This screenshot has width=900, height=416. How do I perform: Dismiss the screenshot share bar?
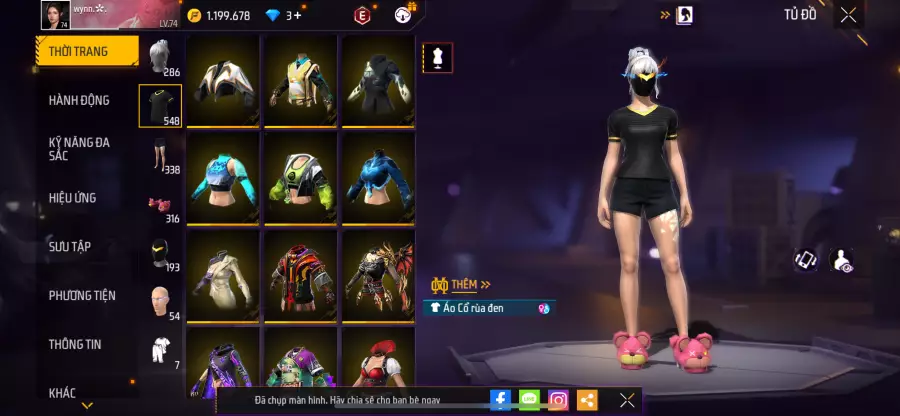coord(627,400)
